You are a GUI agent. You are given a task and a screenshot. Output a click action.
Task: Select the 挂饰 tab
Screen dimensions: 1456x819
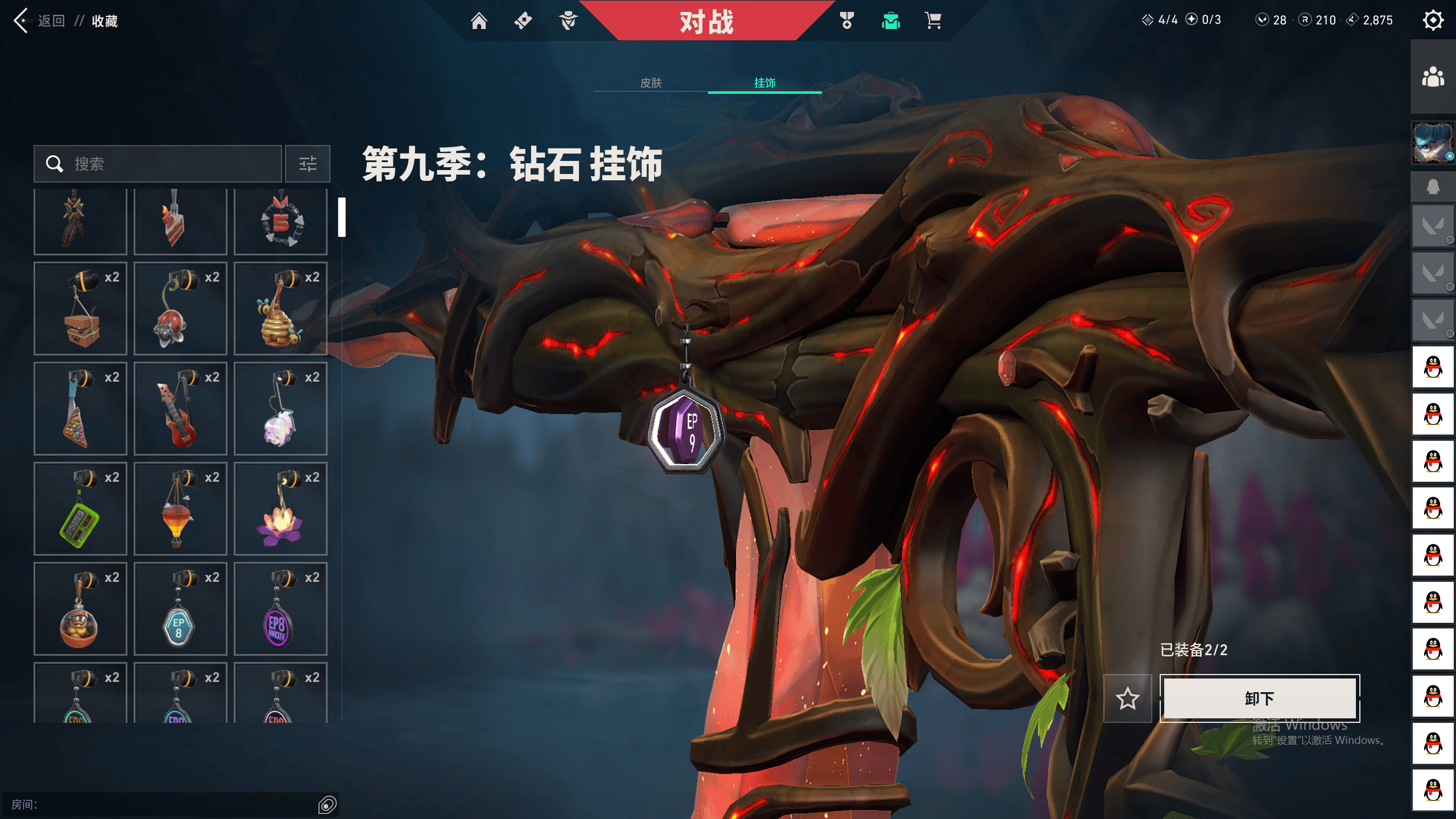pyautogui.click(x=764, y=83)
